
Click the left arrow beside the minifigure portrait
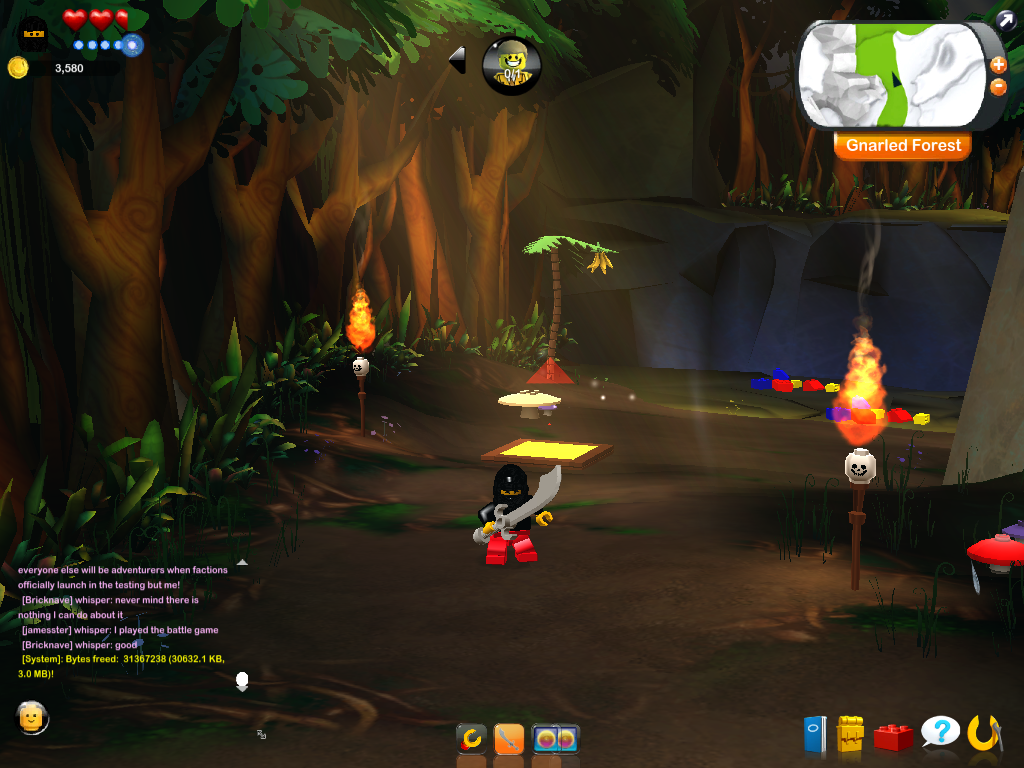tap(457, 61)
